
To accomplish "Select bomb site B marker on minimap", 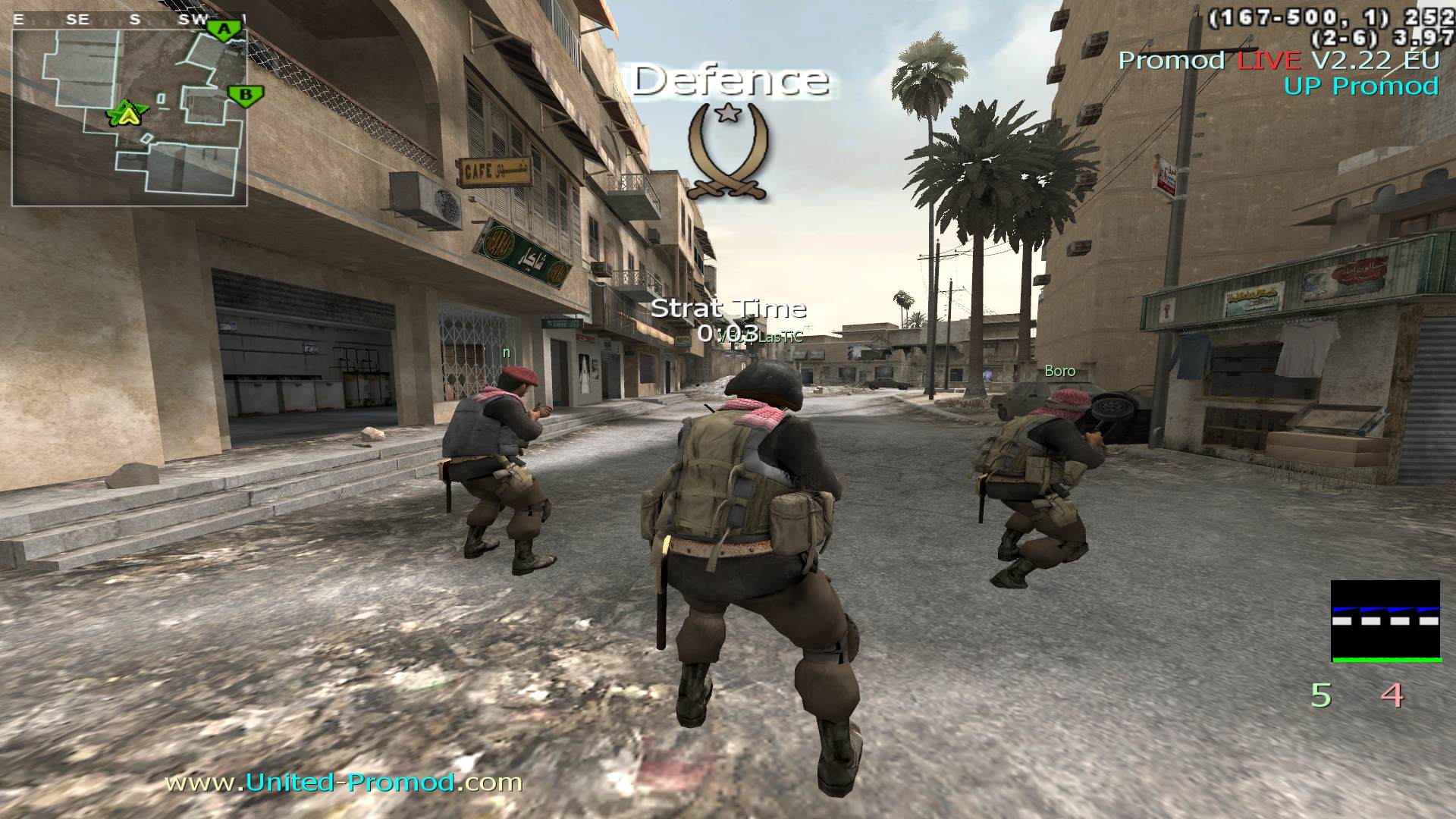I will click(246, 96).
